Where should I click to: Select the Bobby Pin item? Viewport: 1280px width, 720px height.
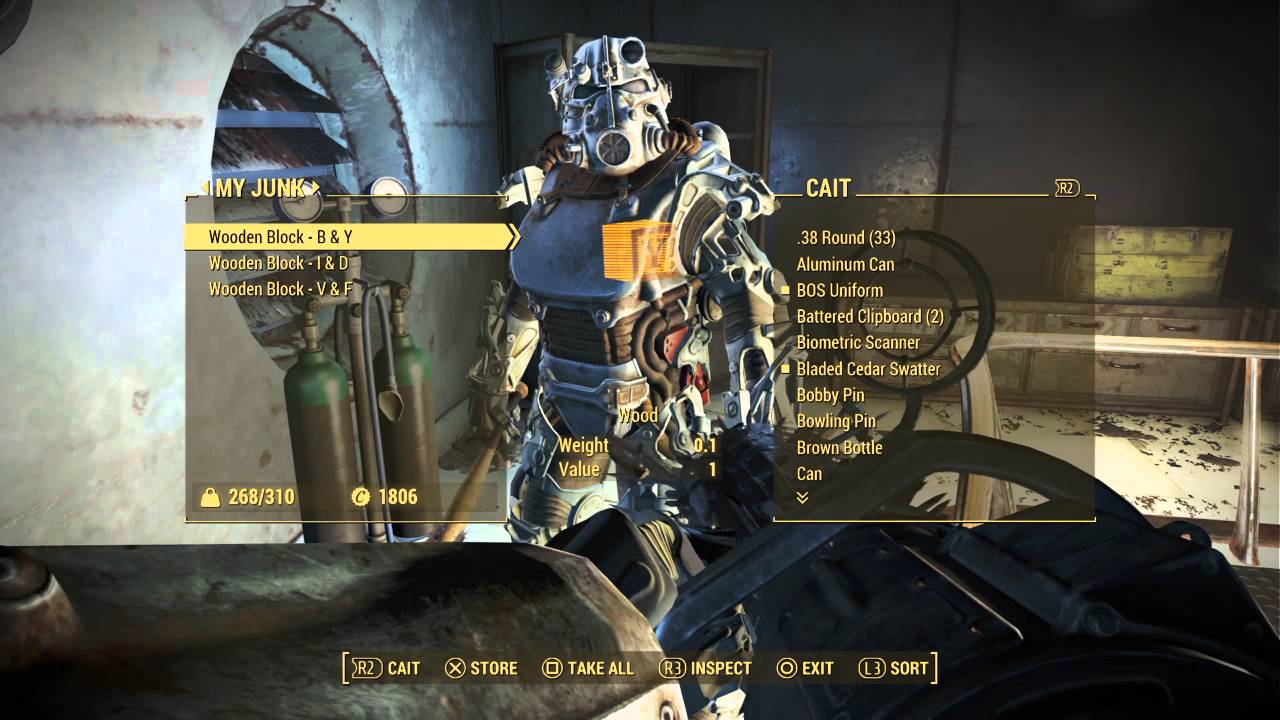point(830,395)
